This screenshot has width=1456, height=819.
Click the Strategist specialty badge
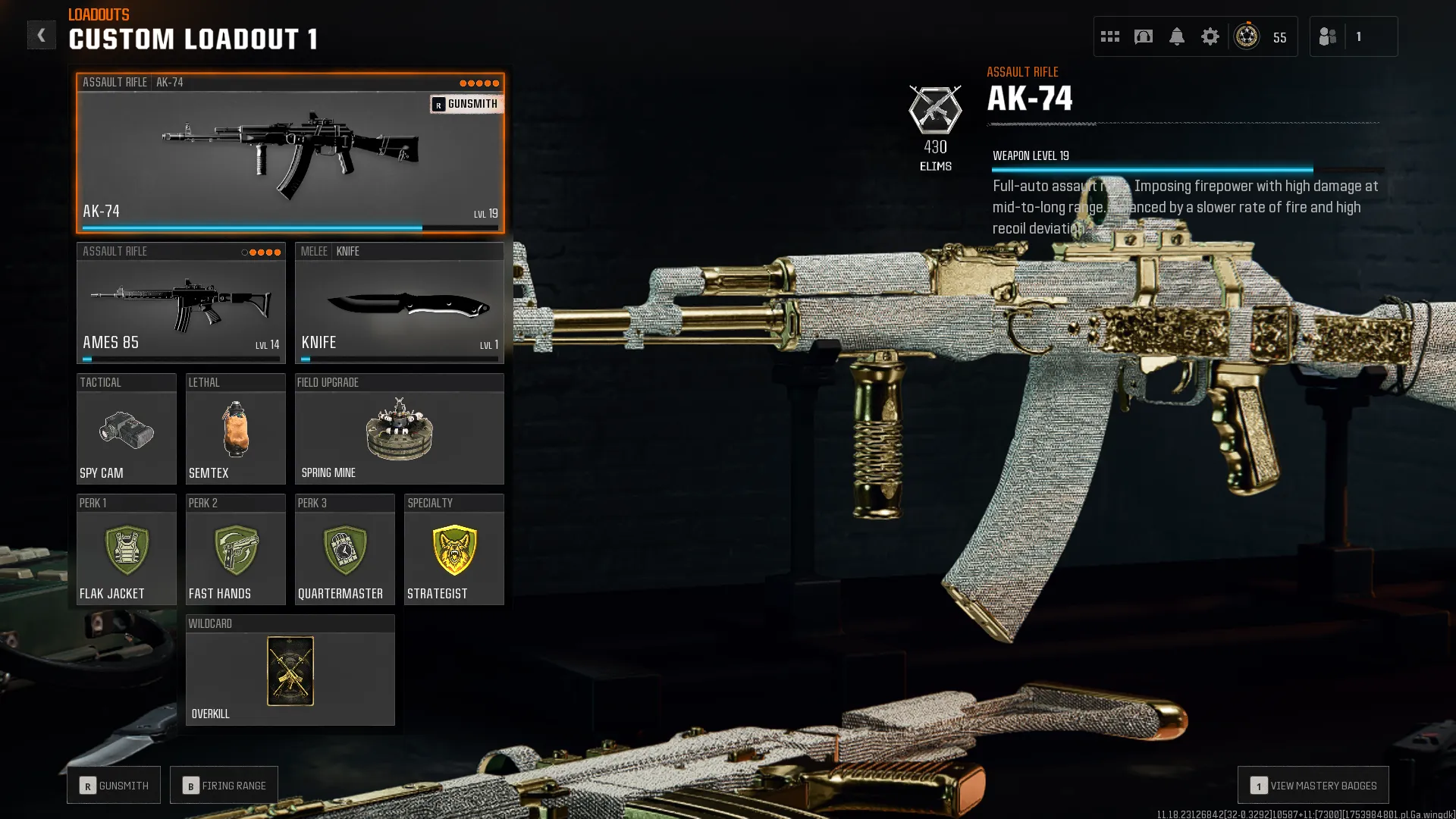[x=453, y=551]
